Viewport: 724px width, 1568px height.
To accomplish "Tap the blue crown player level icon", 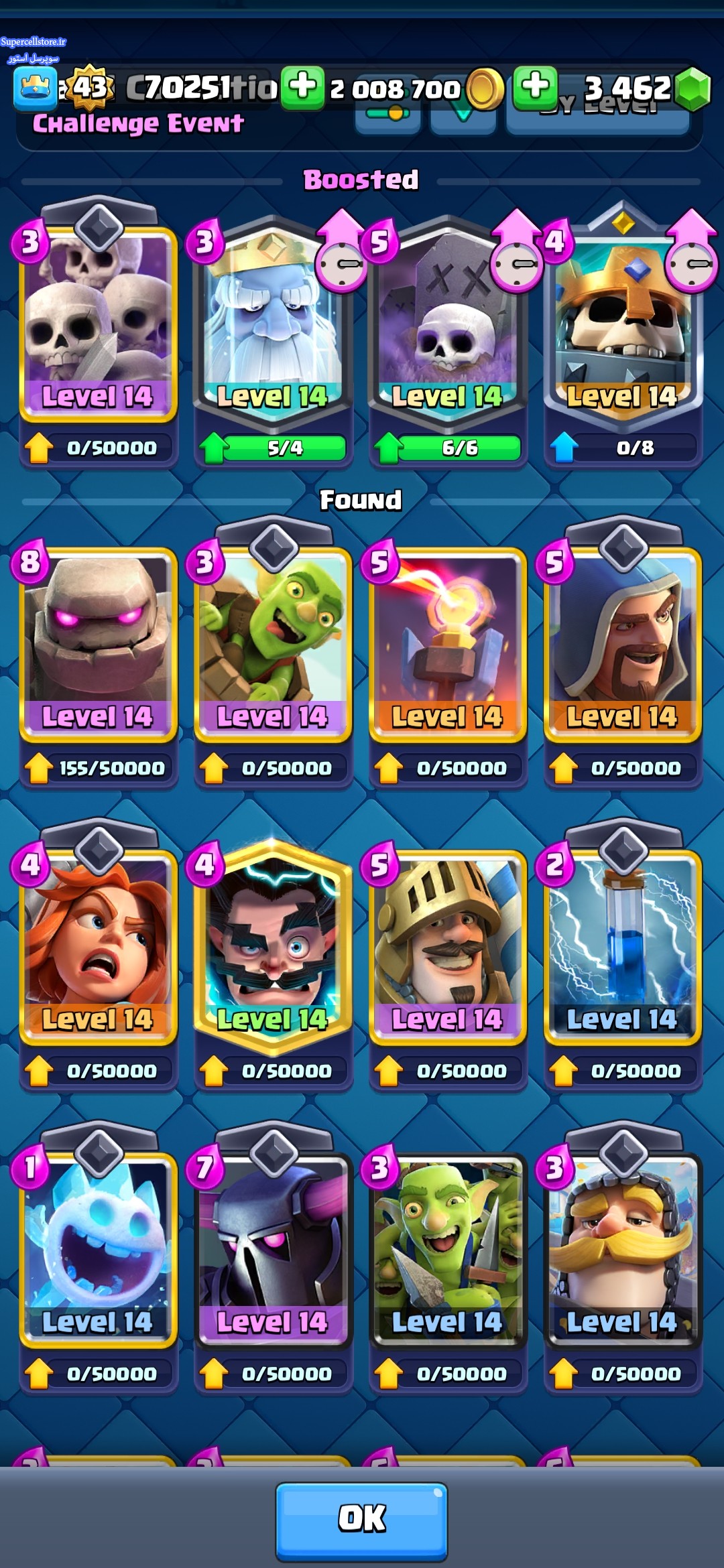I will (x=35, y=88).
